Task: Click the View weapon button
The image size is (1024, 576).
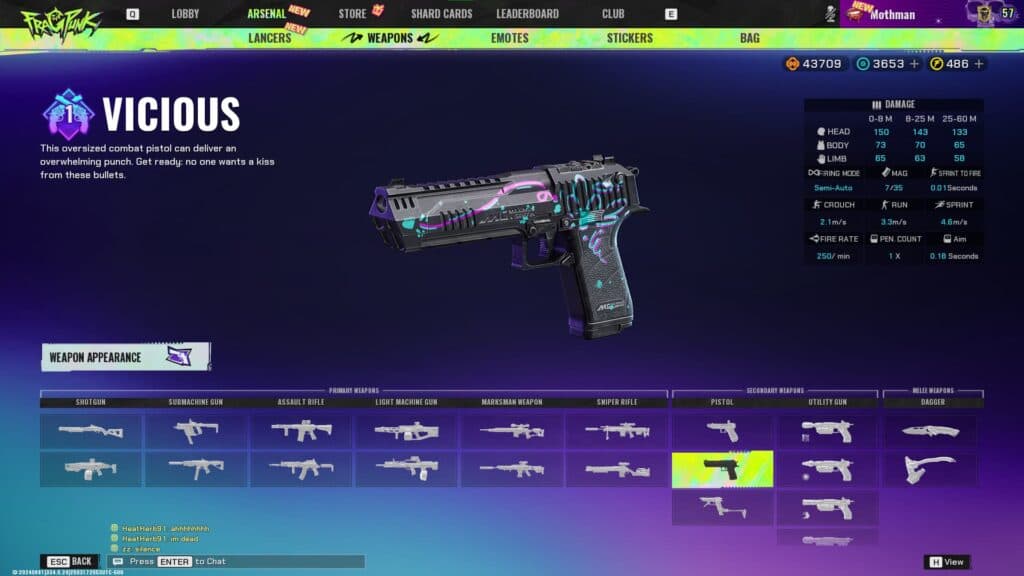Action: point(946,562)
